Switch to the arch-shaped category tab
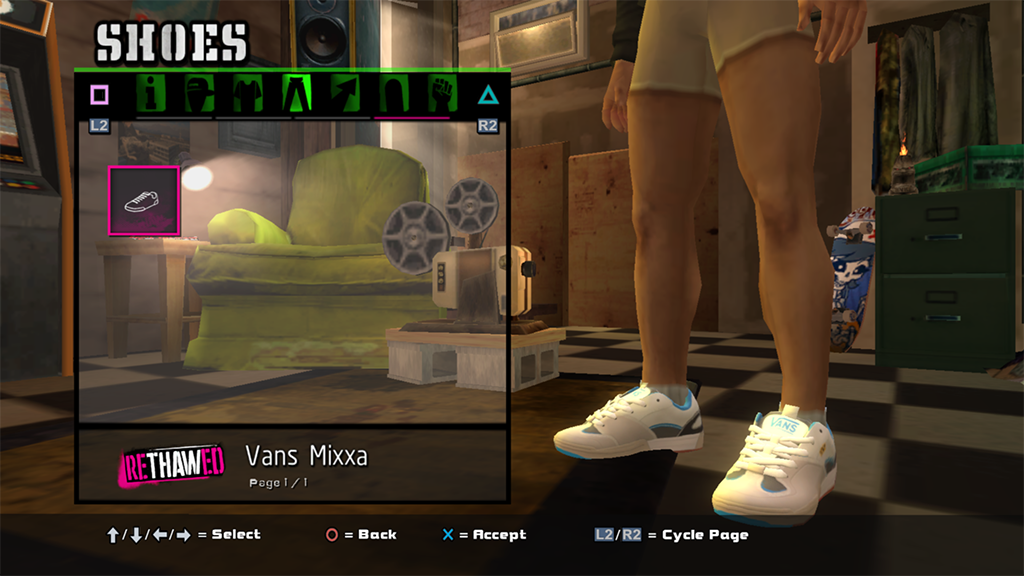Image resolution: width=1024 pixels, height=576 pixels. (x=394, y=94)
